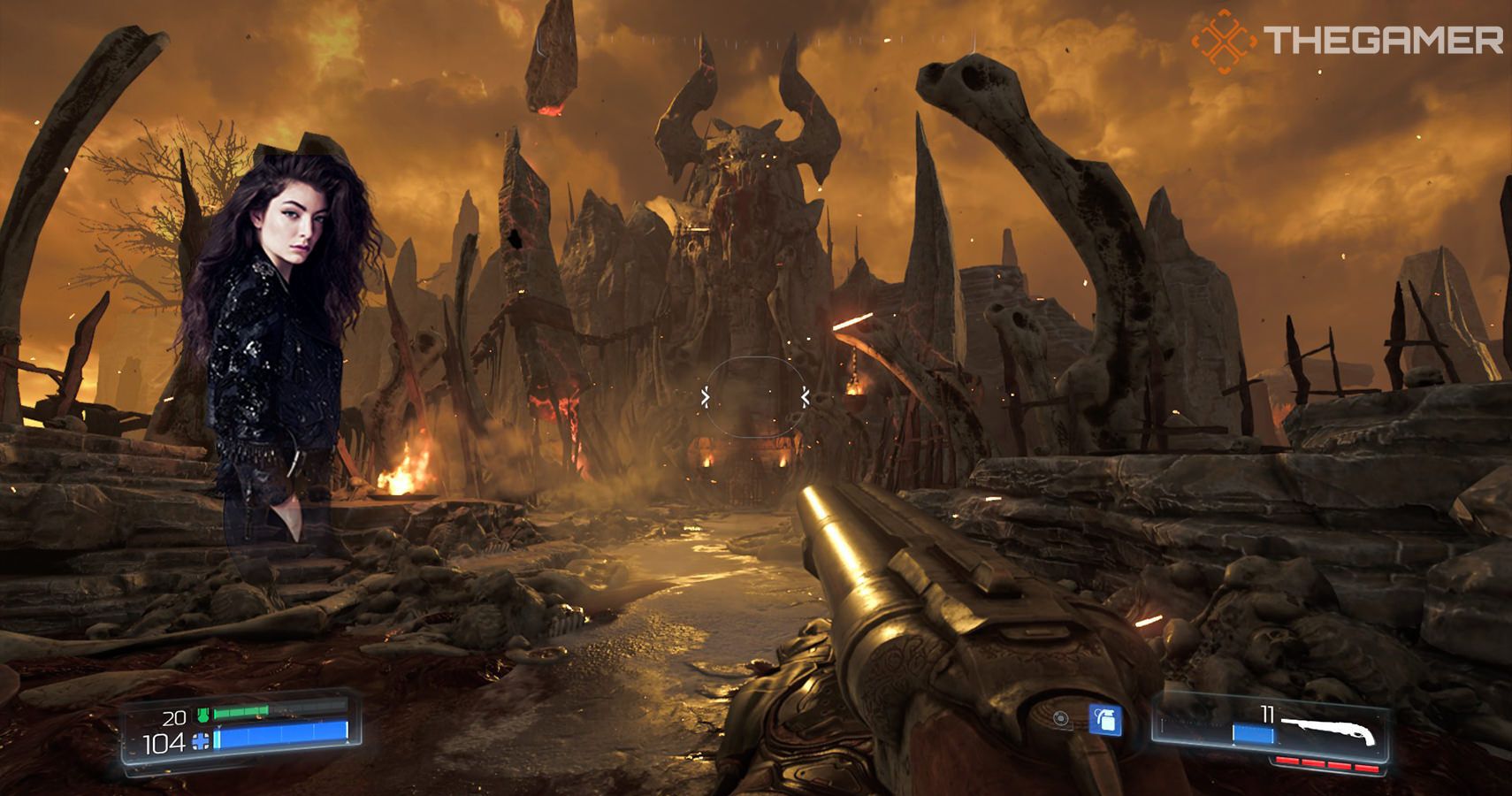Open the TheGamer watermark logo
The width and height of the screenshot is (1512, 796).
coord(1224,41)
